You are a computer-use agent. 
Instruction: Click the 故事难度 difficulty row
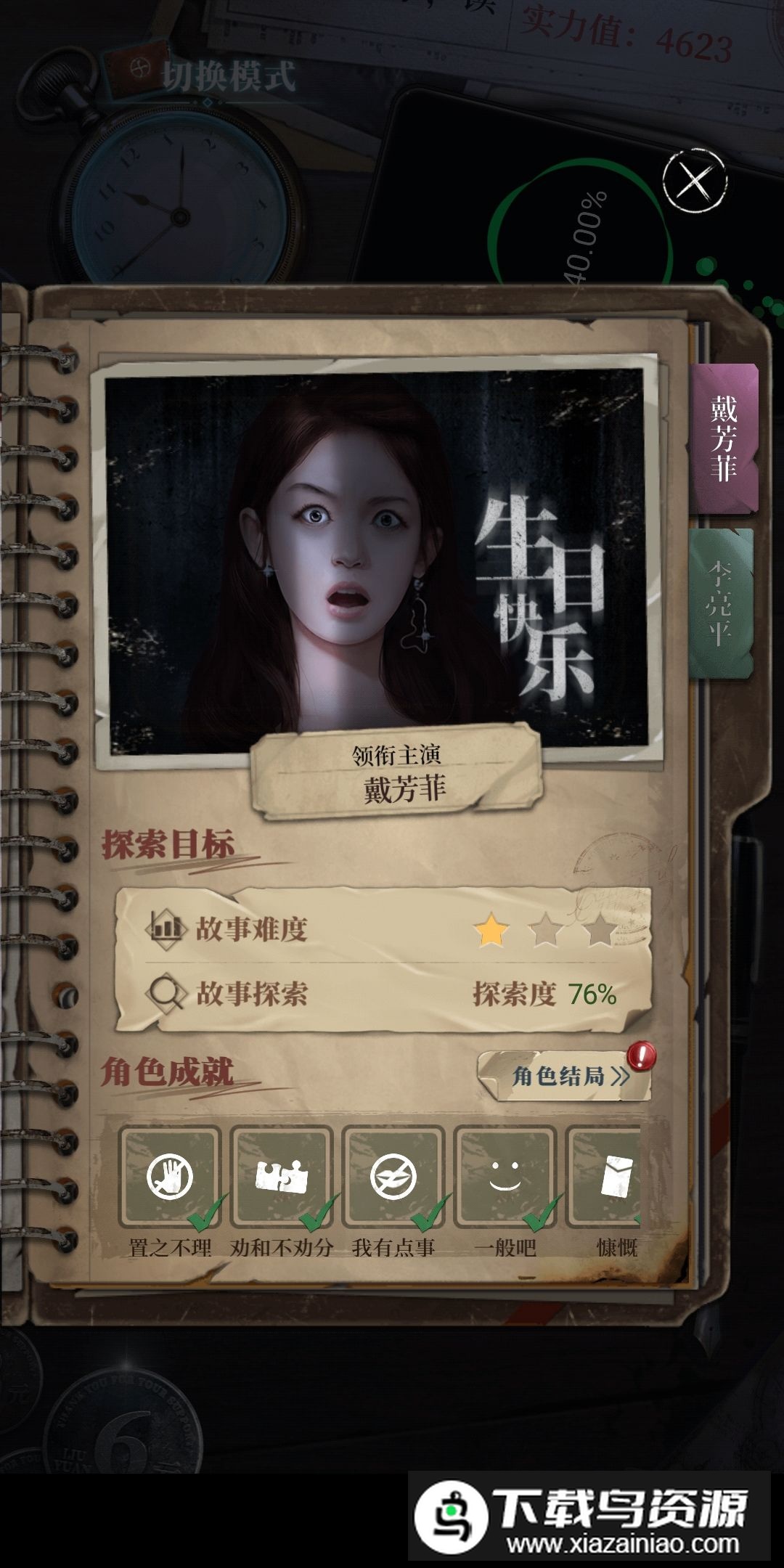pyautogui.click(x=383, y=928)
